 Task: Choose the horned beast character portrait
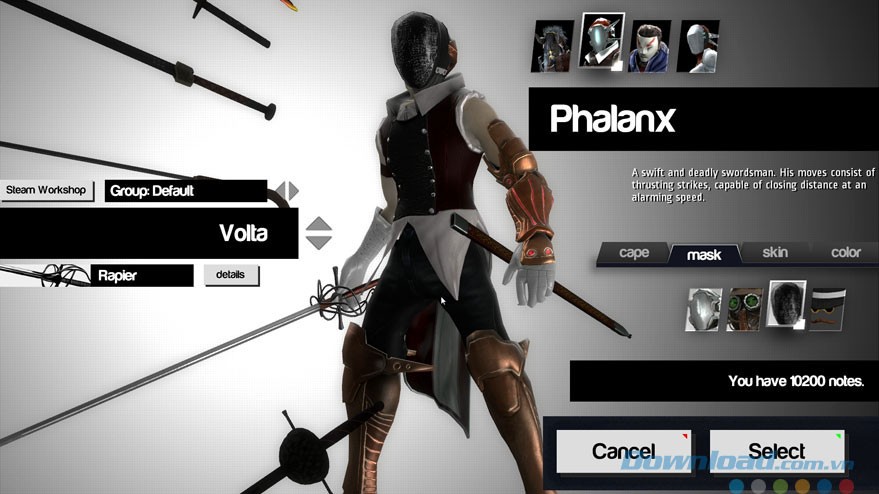pos(552,46)
